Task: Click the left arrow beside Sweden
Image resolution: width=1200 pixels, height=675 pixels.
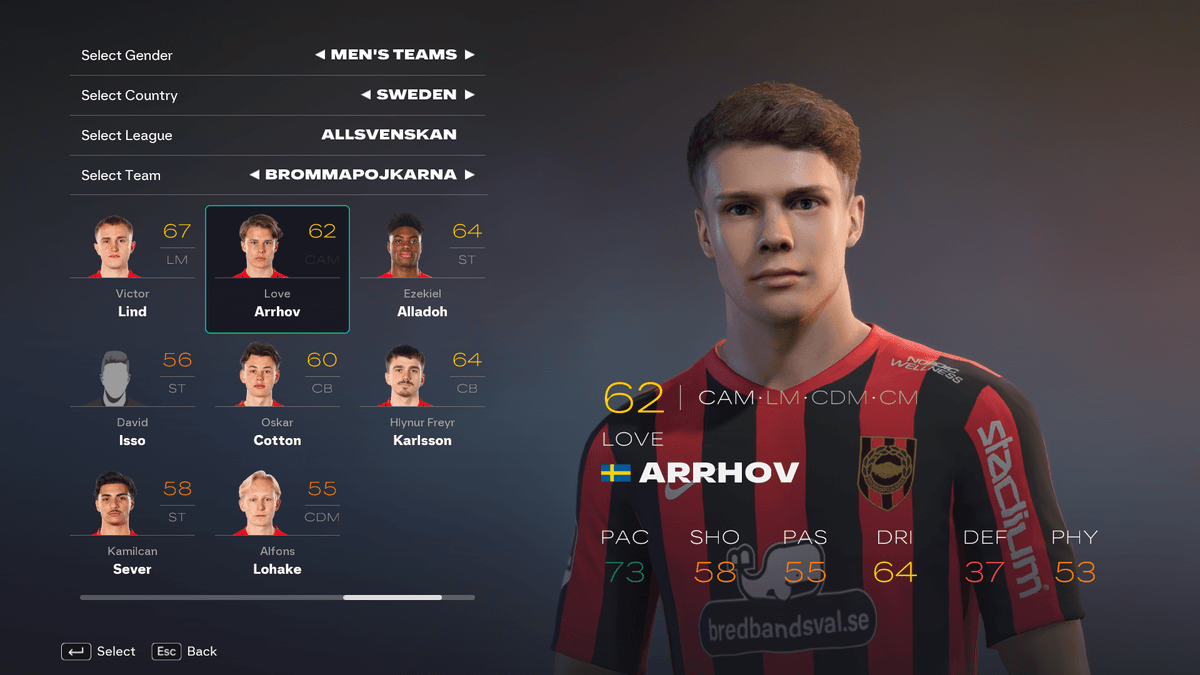Action: (x=366, y=95)
